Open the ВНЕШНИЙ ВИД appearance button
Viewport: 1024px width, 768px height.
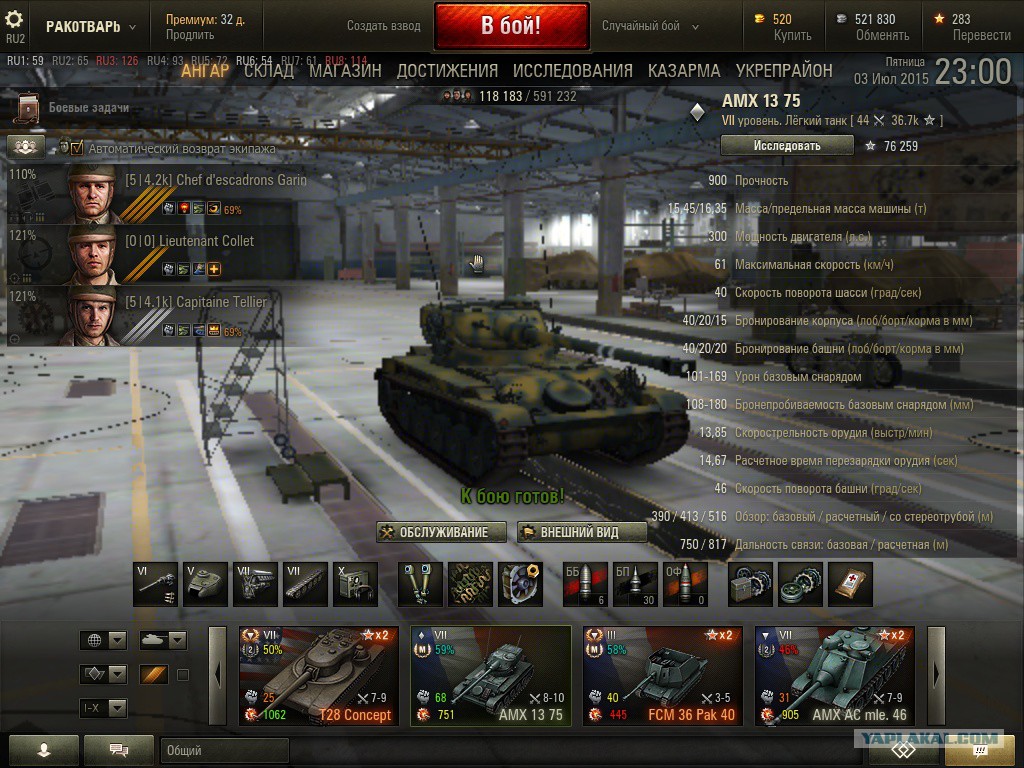[x=581, y=532]
